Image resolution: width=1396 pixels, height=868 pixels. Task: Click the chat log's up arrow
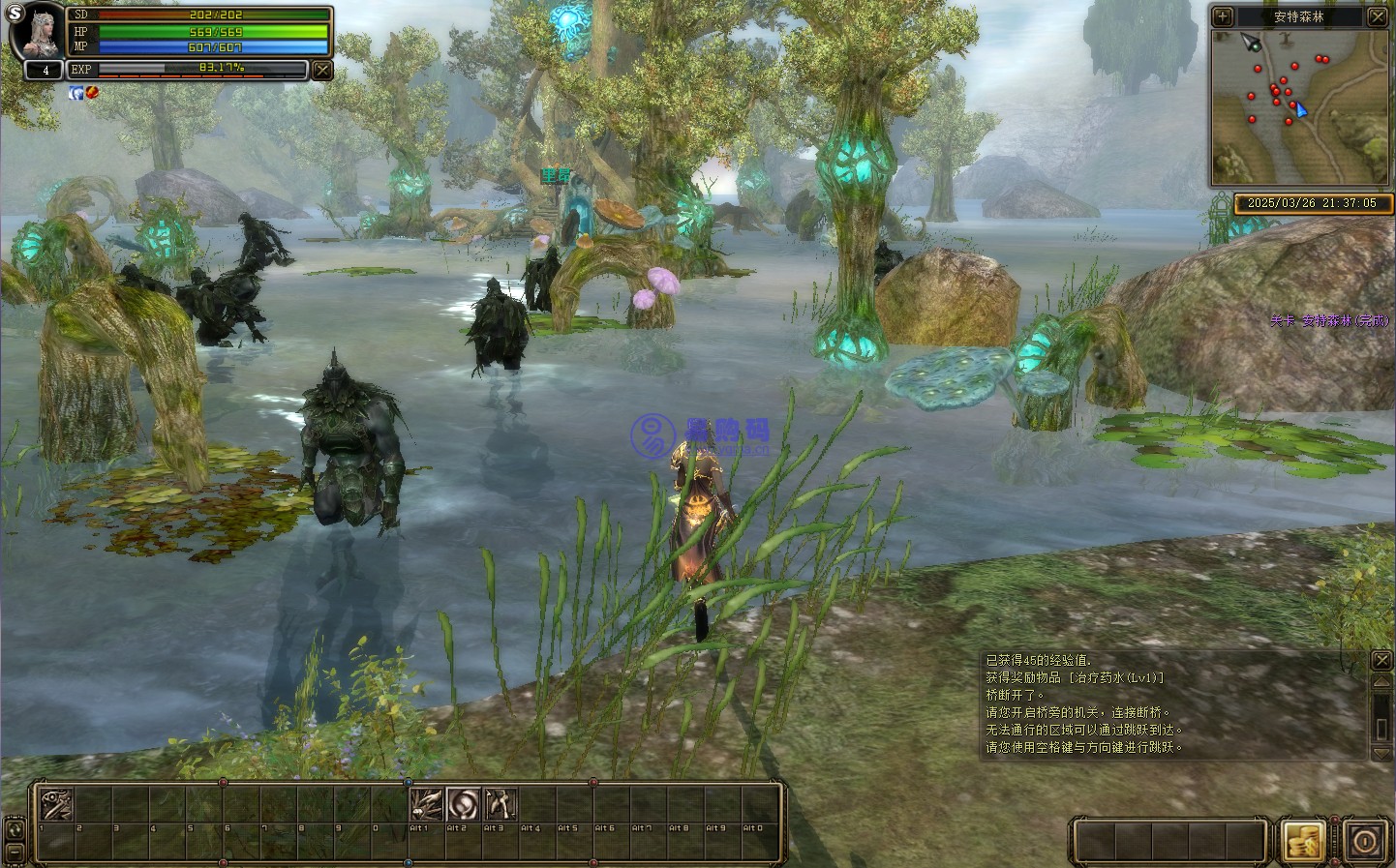(x=1381, y=683)
